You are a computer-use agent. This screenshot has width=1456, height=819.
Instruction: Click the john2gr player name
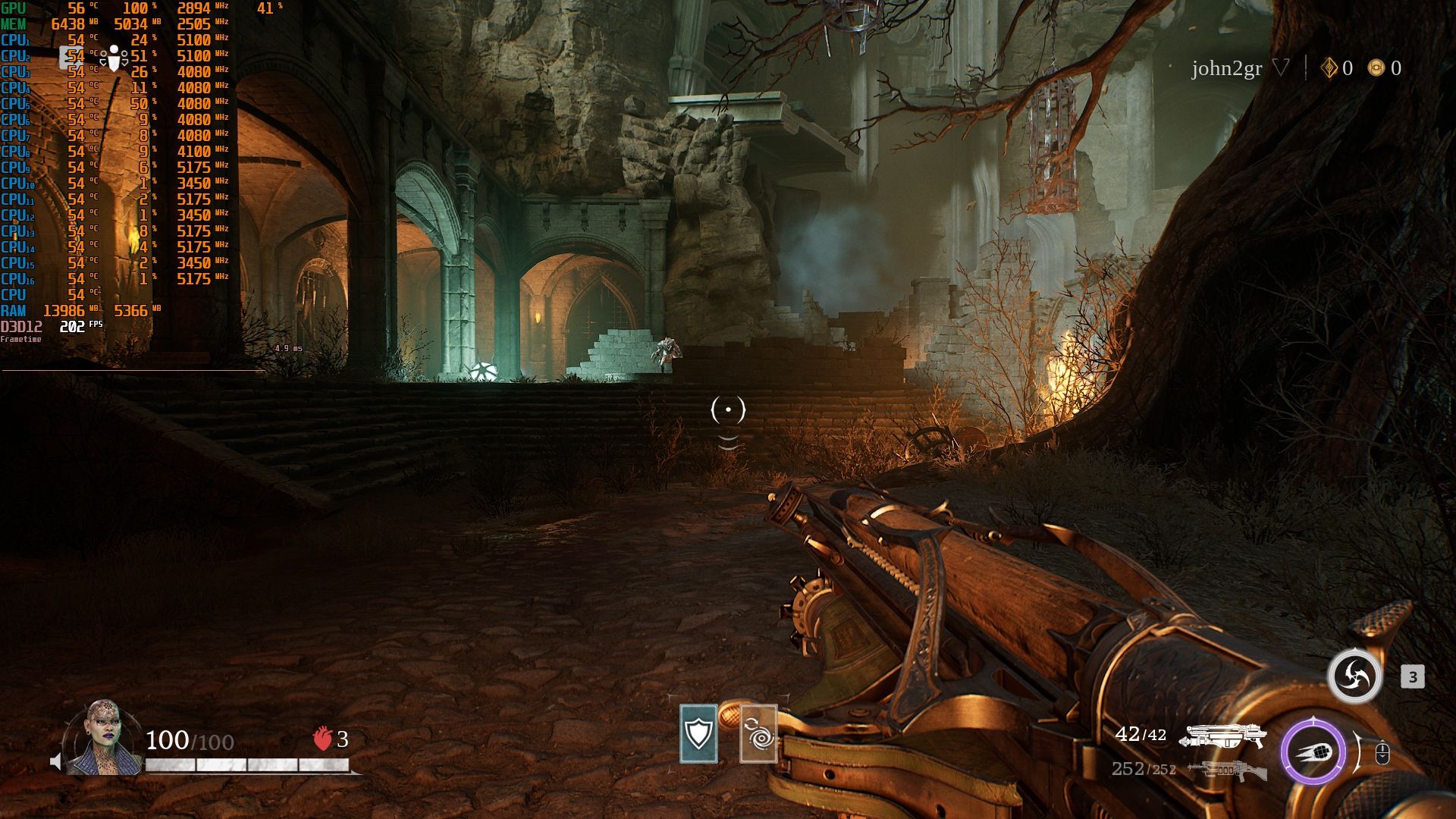pos(1226,69)
